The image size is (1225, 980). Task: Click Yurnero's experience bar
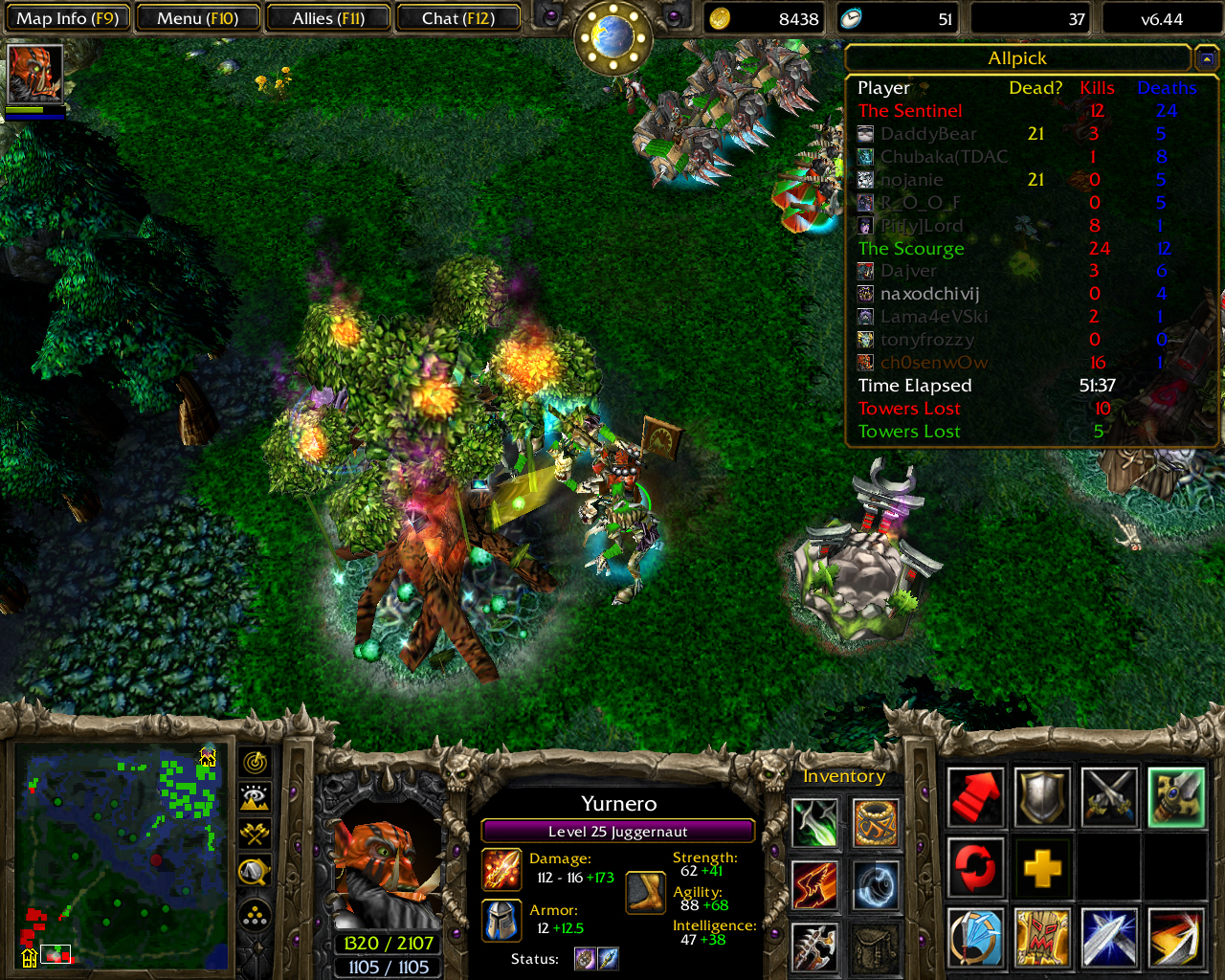617,831
